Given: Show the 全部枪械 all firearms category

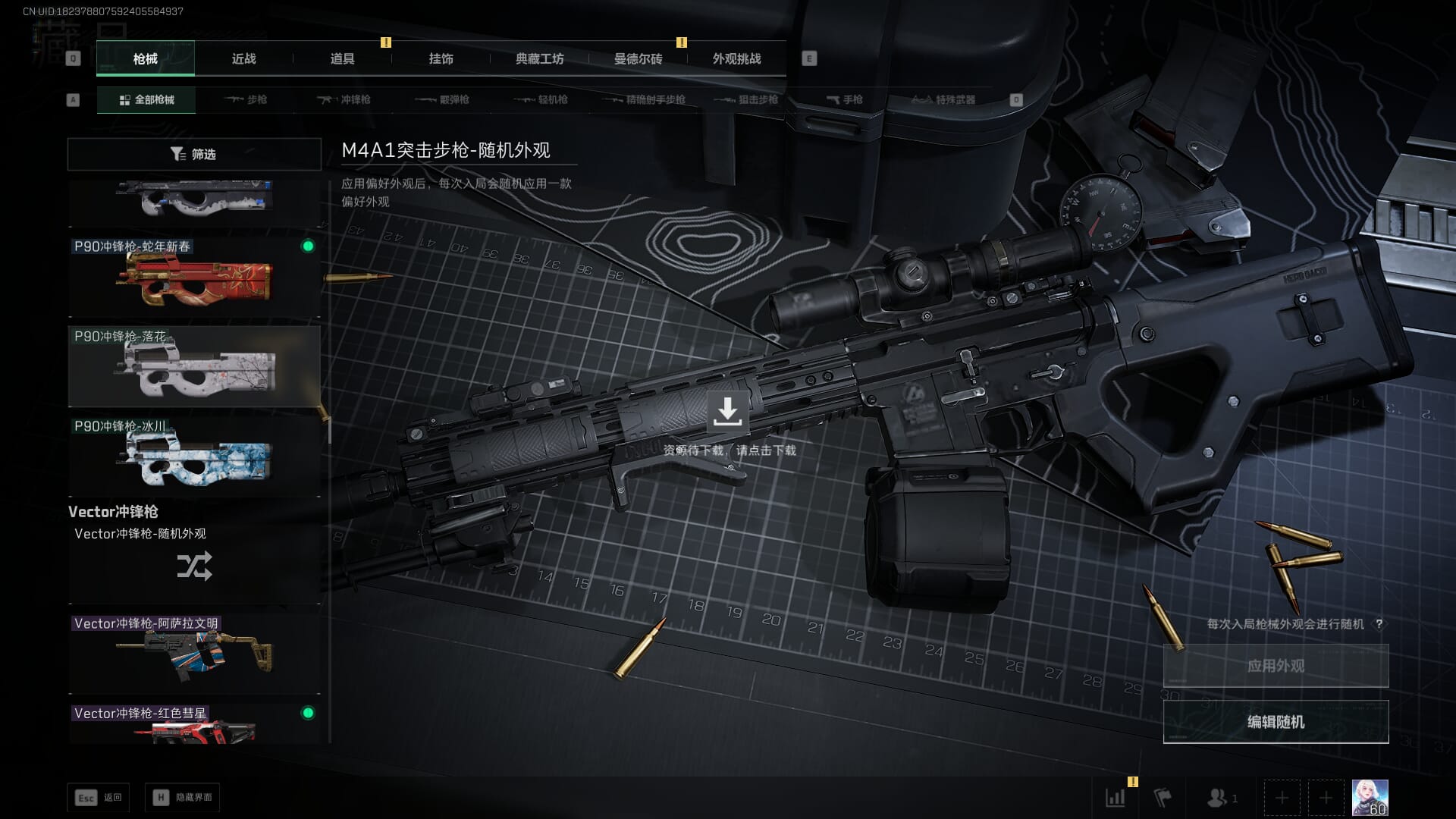Looking at the screenshot, I should 146,99.
